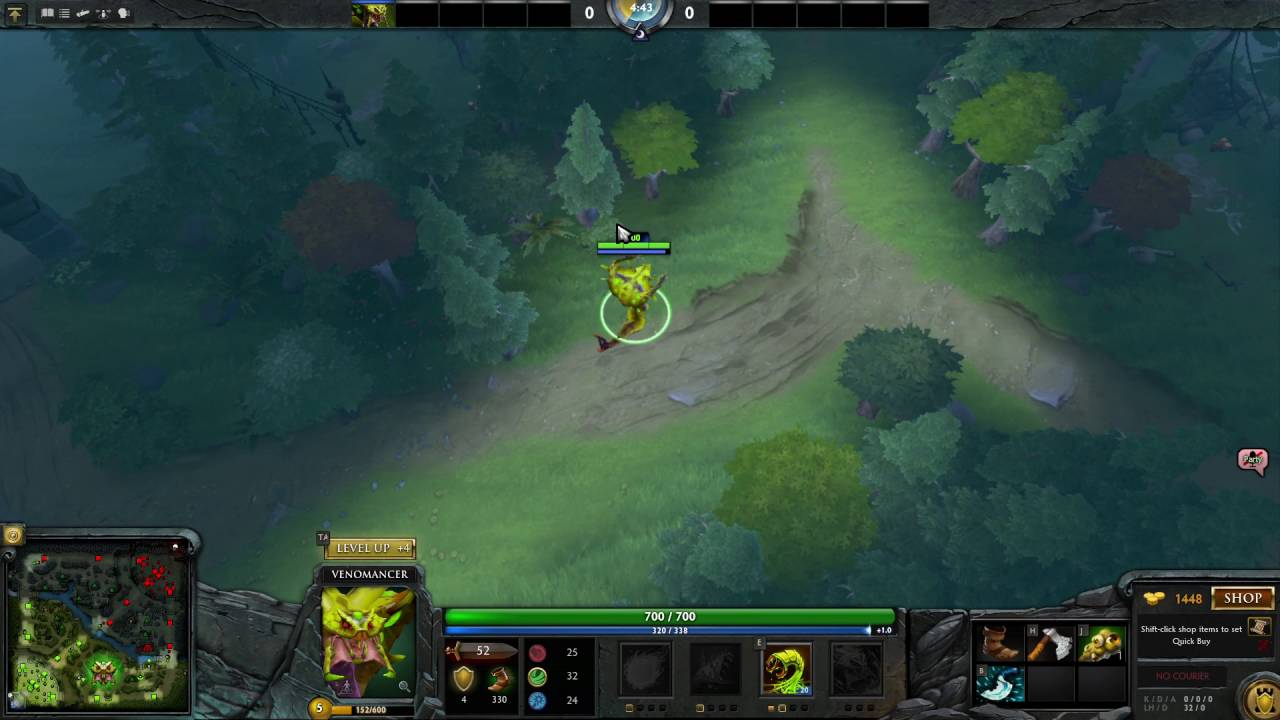Viewport: 1280px width, 720px height.
Task: Select the Quelling Blade in inventory slot H
Action: (x=1048, y=642)
